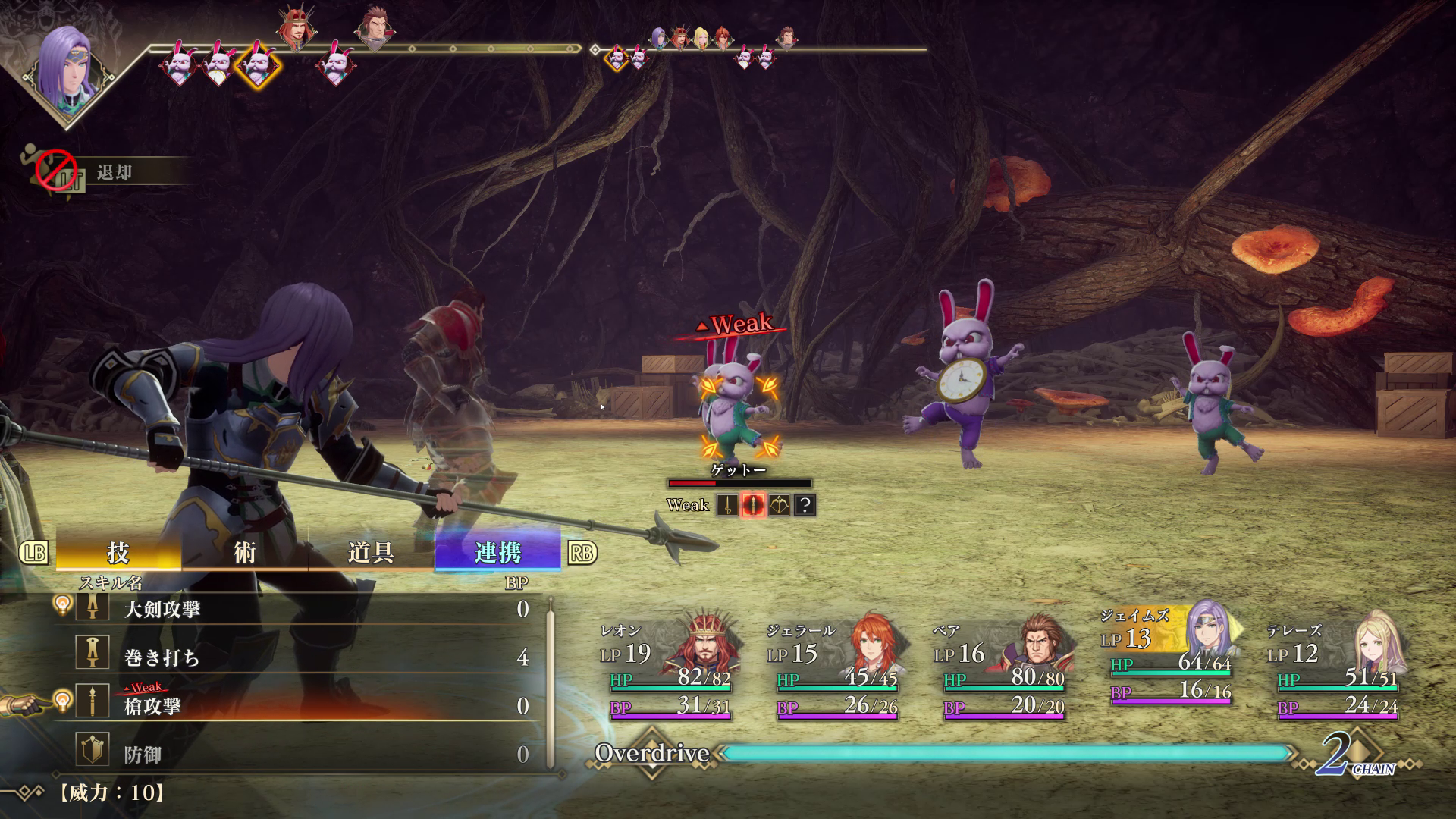Click the 退却 retreat option
This screenshot has height=819, width=1456.
pos(114,173)
